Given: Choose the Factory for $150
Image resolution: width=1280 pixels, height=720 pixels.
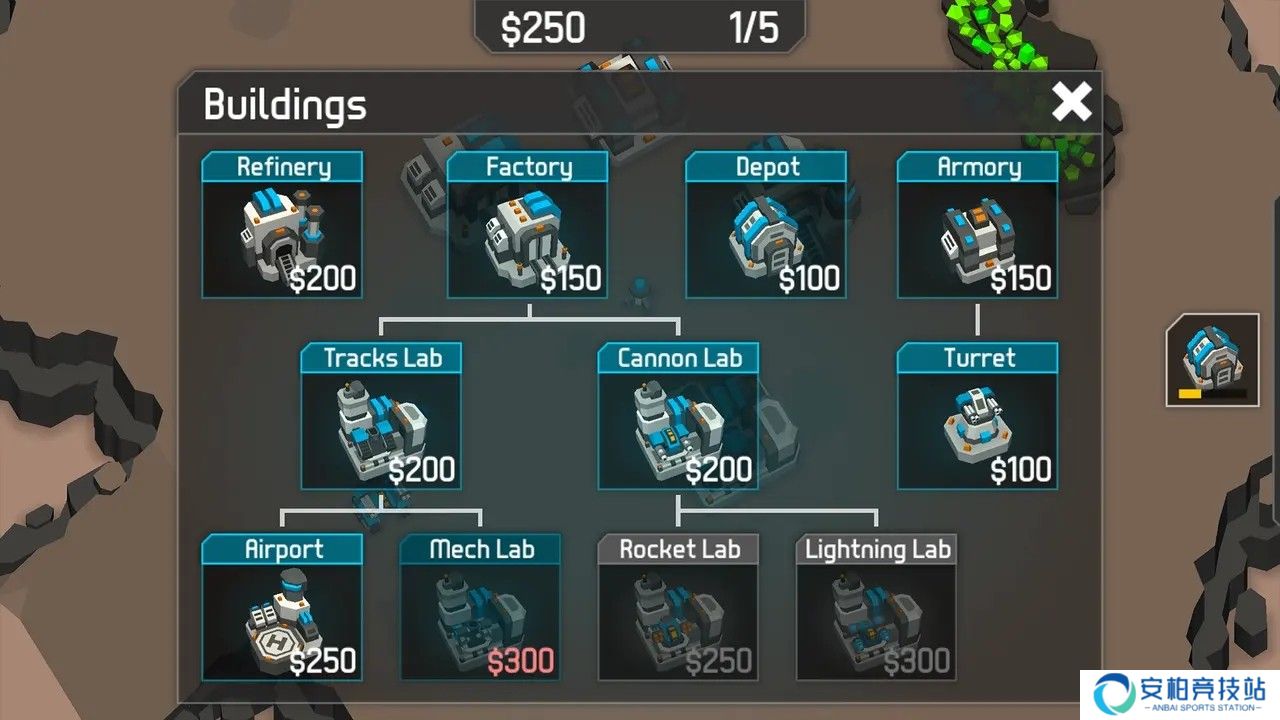Looking at the screenshot, I should (527, 225).
